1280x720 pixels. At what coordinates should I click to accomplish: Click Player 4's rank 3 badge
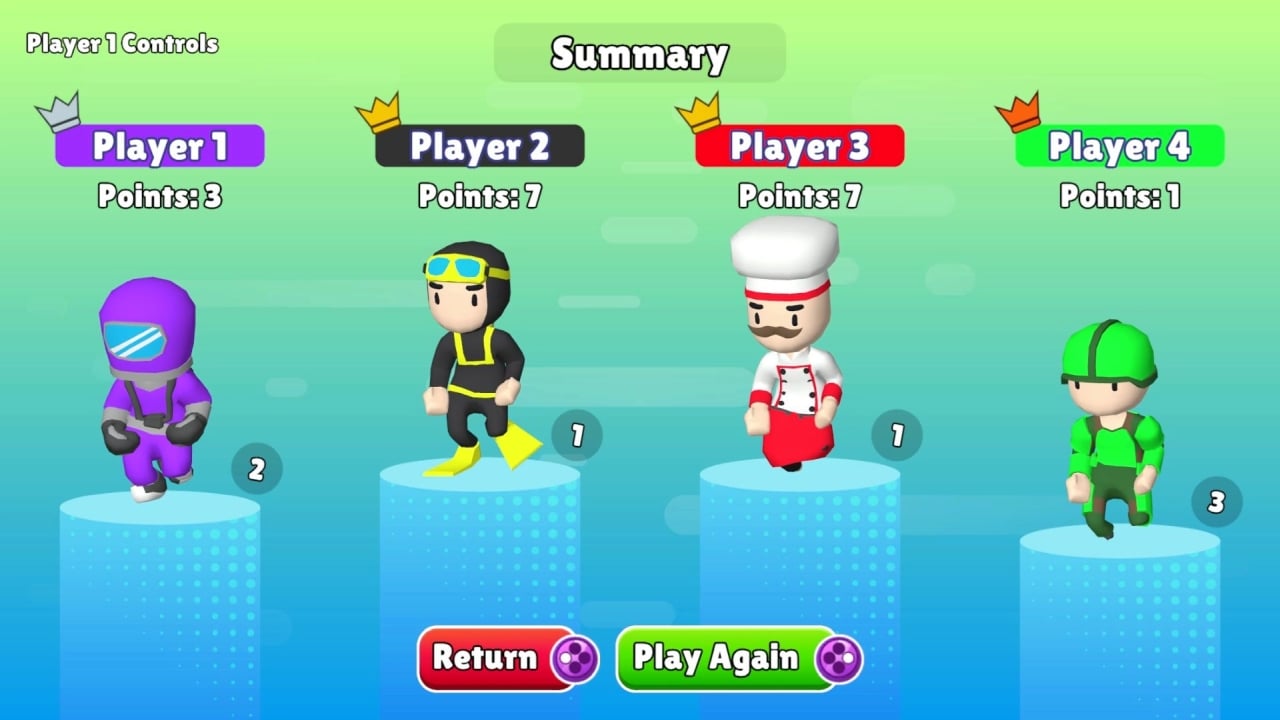[x=1216, y=503]
